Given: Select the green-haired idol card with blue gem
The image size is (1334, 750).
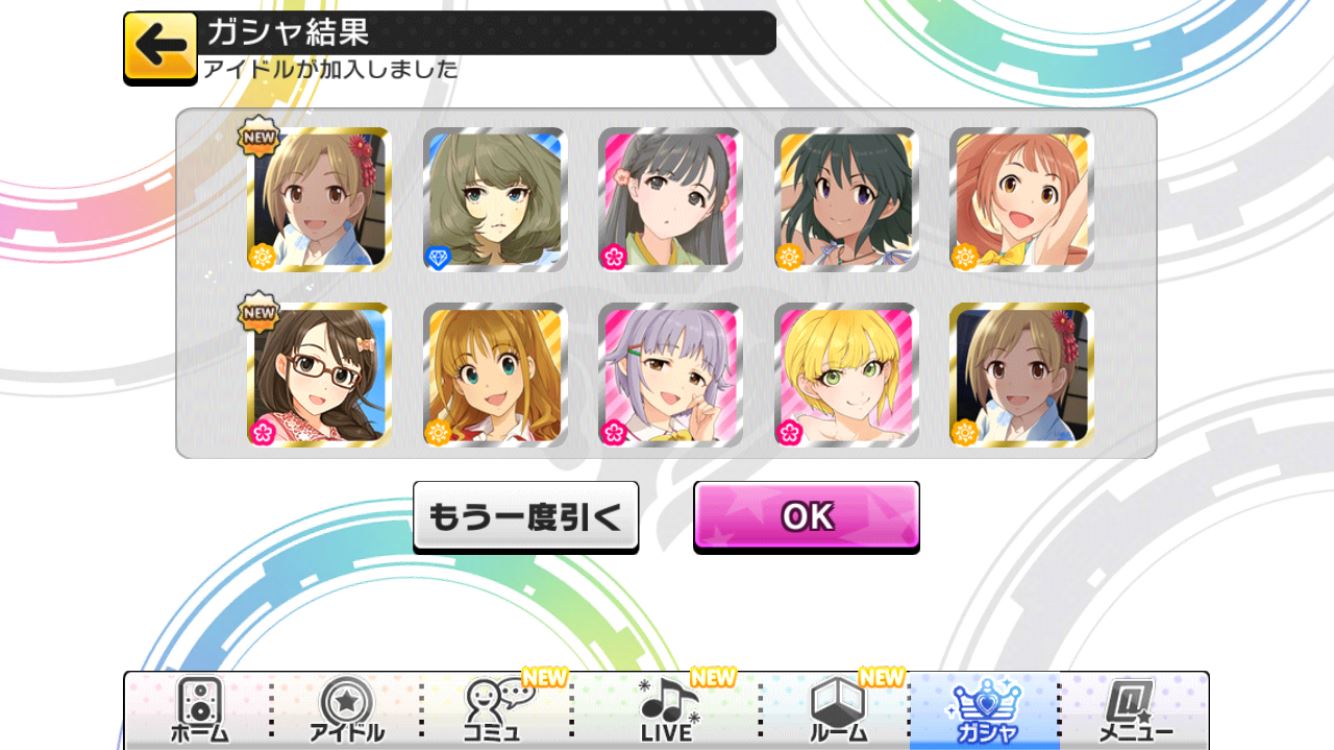Looking at the screenshot, I should coord(495,200).
